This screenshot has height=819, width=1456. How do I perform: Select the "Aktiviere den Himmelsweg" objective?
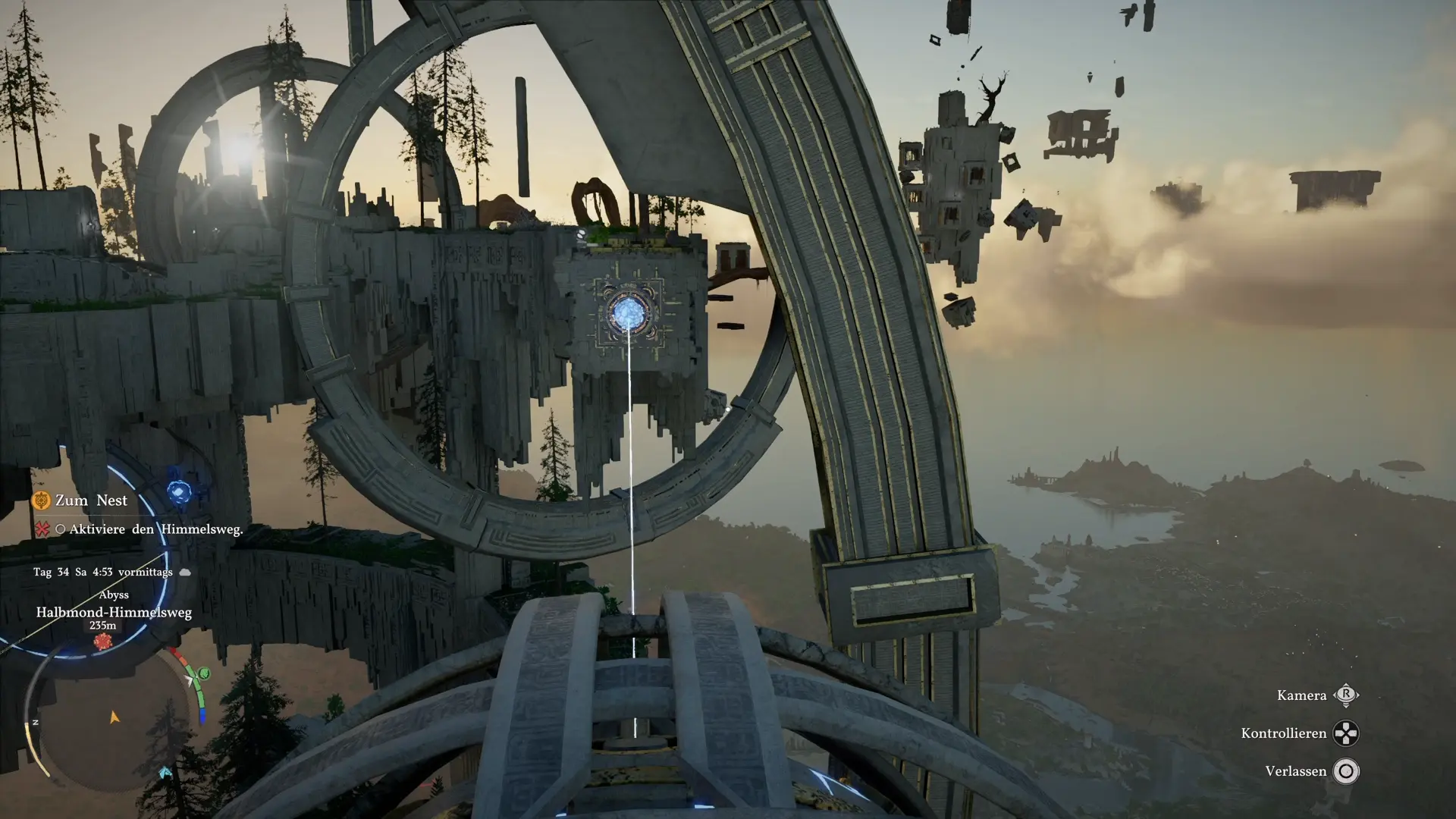tap(155, 529)
